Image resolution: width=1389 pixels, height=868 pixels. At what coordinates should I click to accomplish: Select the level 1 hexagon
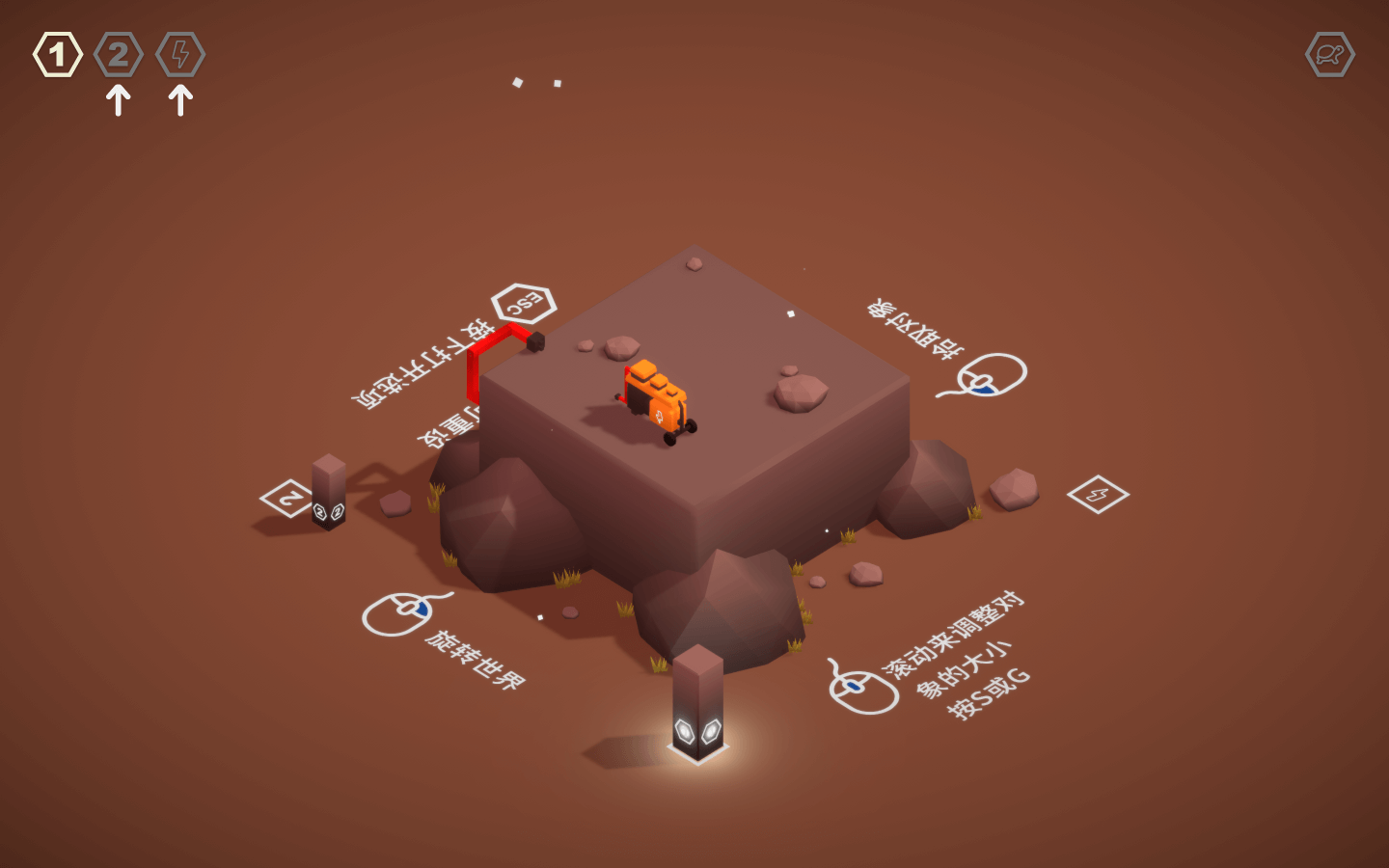tap(58, 55)
